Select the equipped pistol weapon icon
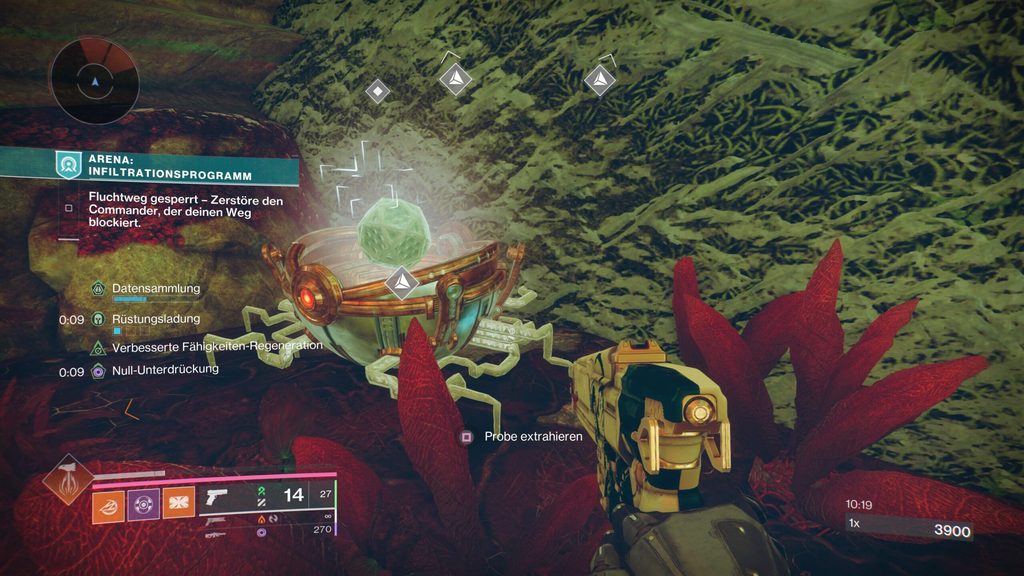Viewport: 1024px width, 576px height. [x=217, y=497]
